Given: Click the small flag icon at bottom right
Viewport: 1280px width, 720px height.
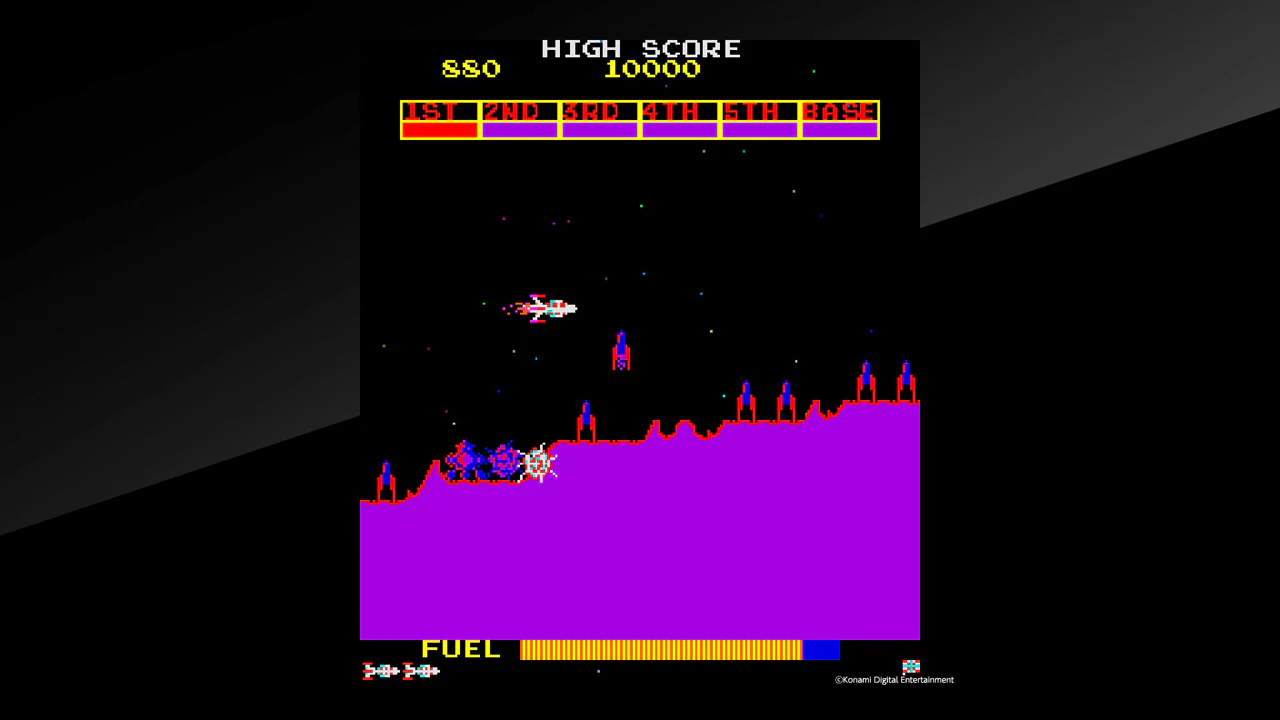Looking at the screenshot, I should (x=911, y=665).
